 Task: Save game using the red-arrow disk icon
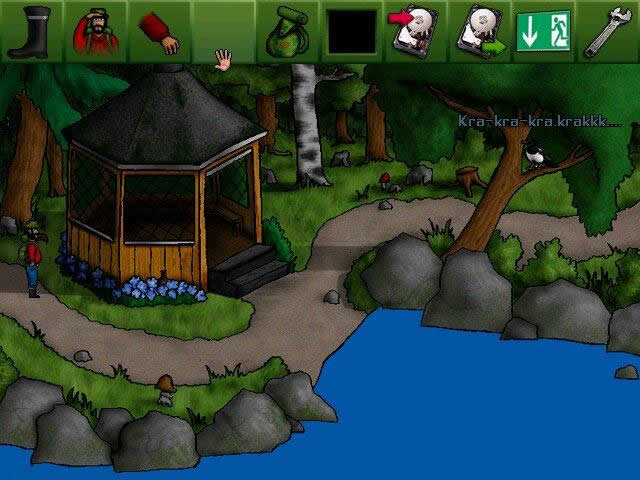pos(415,30)
